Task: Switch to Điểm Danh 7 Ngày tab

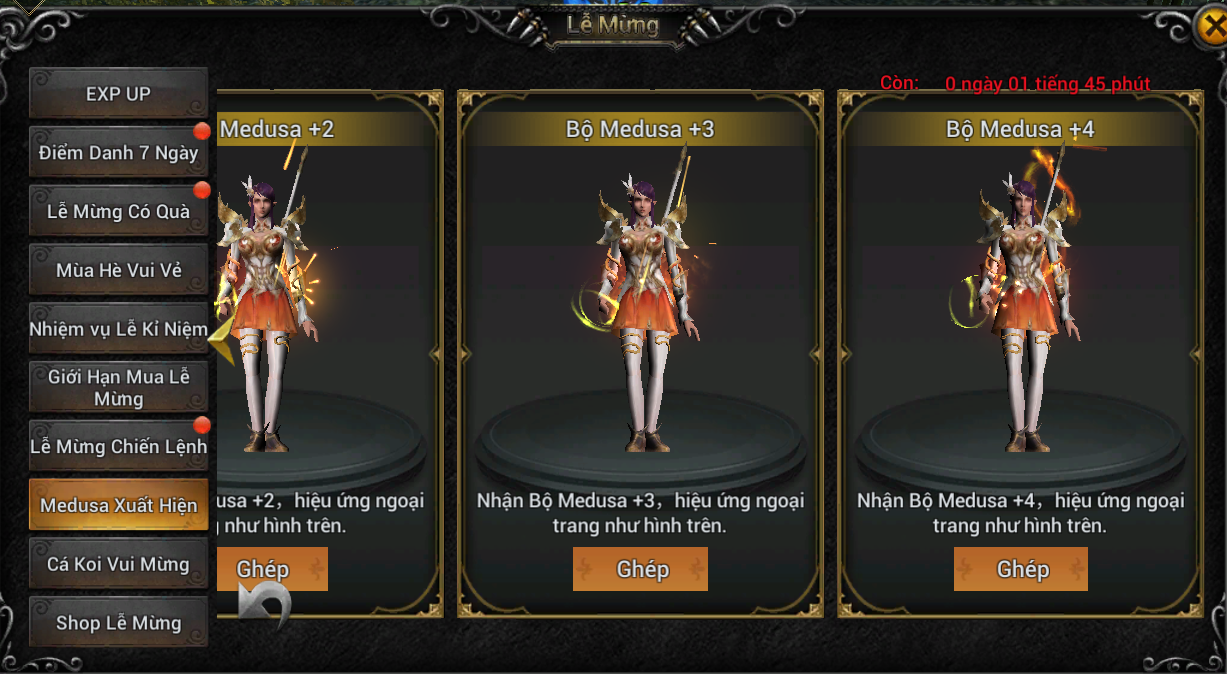Action: pyautogui.click(x=118, y=153)
